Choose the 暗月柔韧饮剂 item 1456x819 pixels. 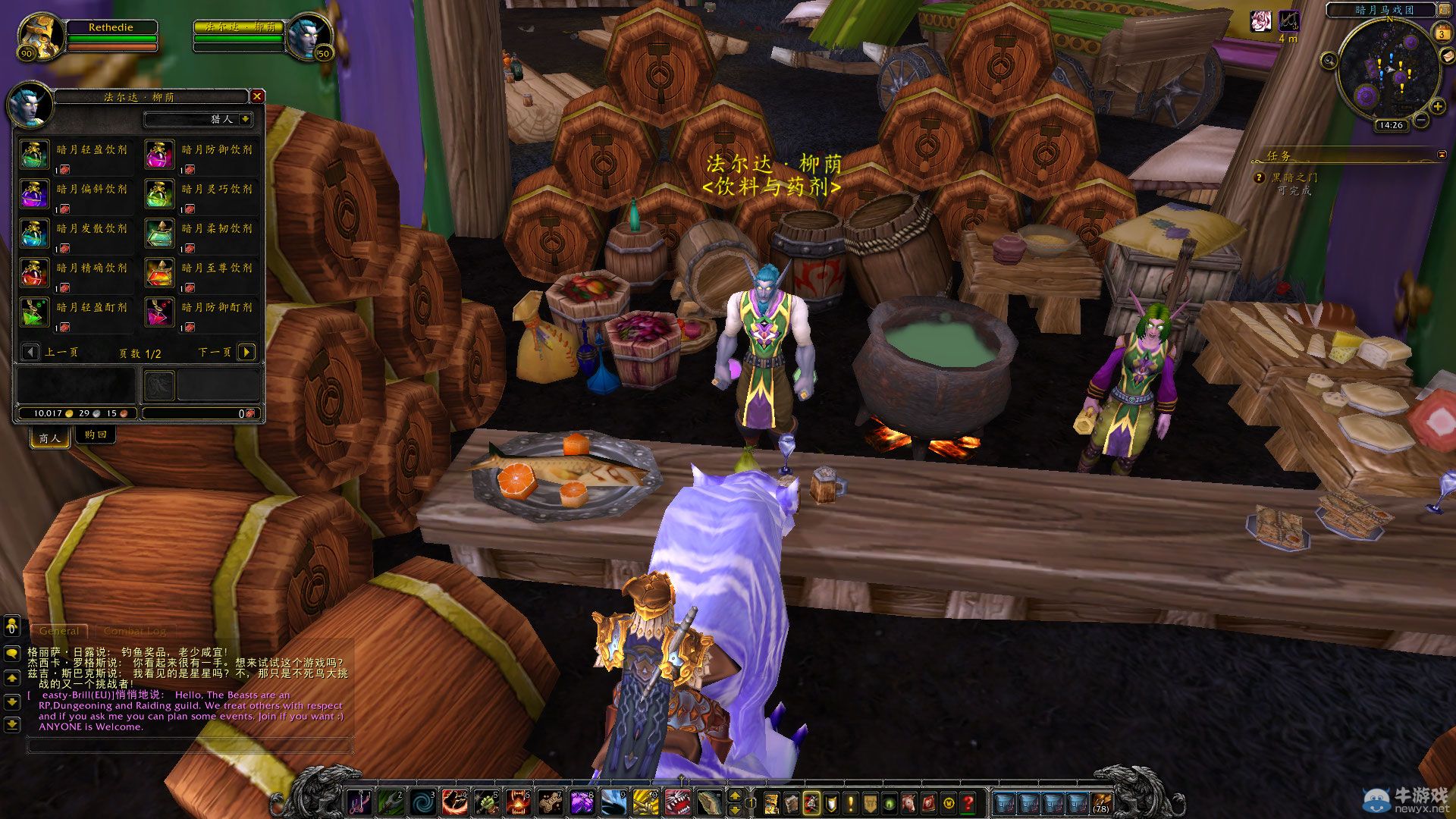click(159, 234)
